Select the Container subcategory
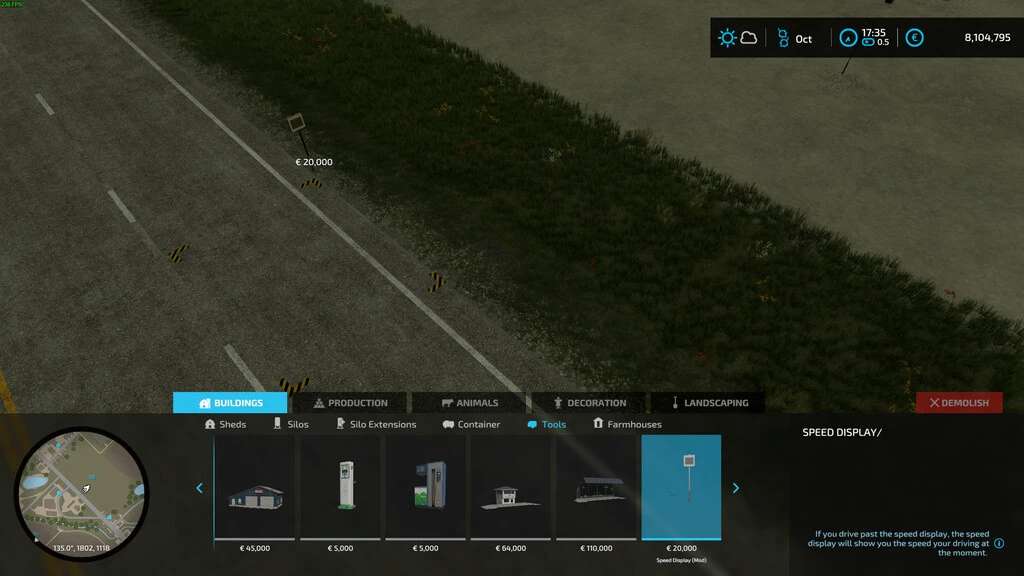The width and height of the screenshot is (1024, 576). 471,424
